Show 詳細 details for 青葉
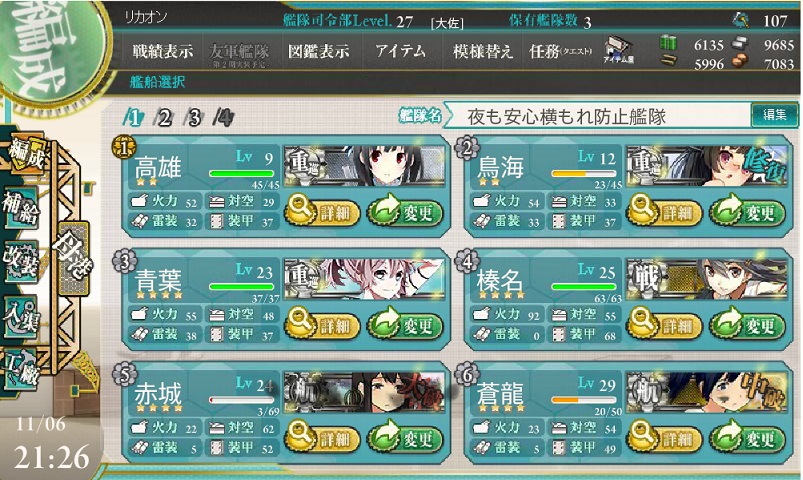803x480 pixels. pyautogui.click(x=322, y=325)
